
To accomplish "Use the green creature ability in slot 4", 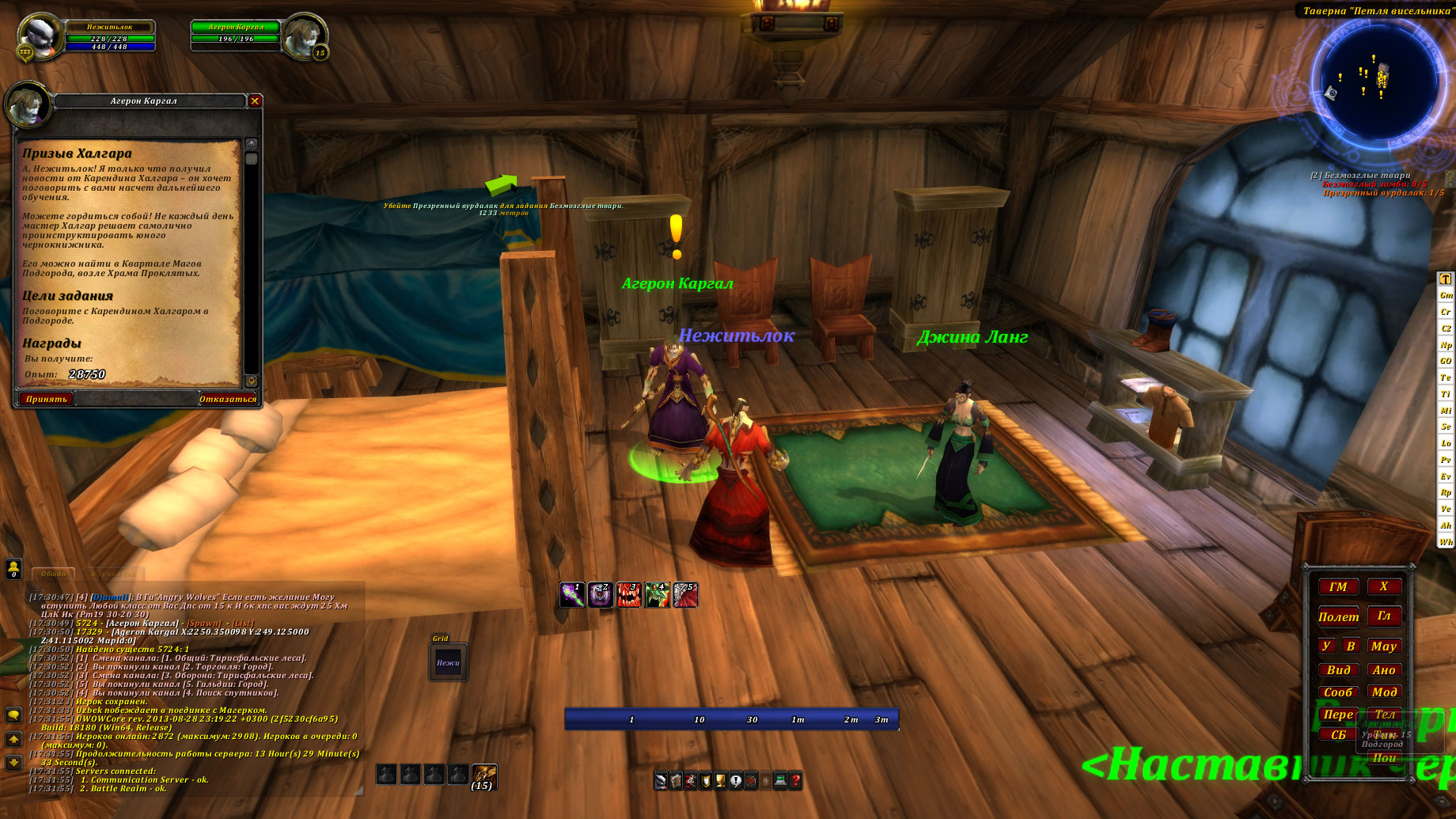I will pos(657,595).
